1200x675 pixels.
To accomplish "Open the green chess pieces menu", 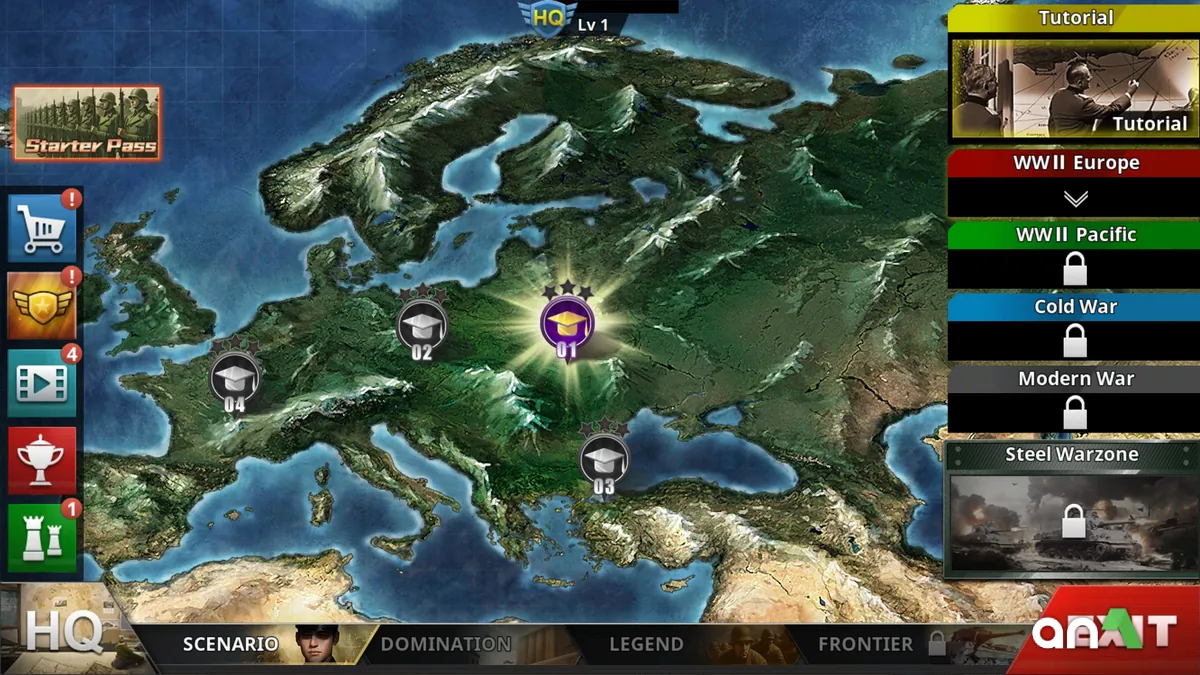I will 42,538.
